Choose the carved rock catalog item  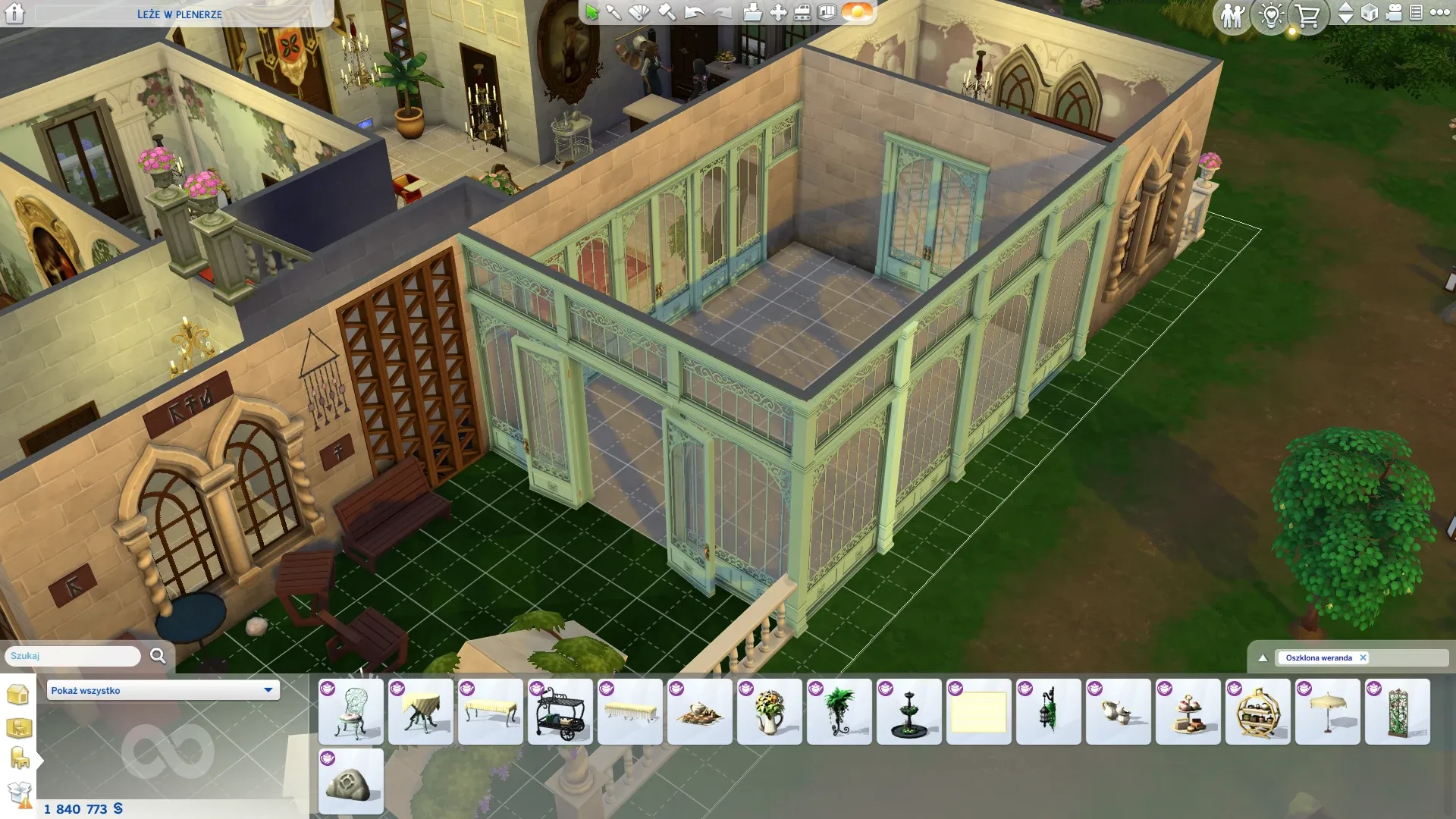[x=351, y=781]
